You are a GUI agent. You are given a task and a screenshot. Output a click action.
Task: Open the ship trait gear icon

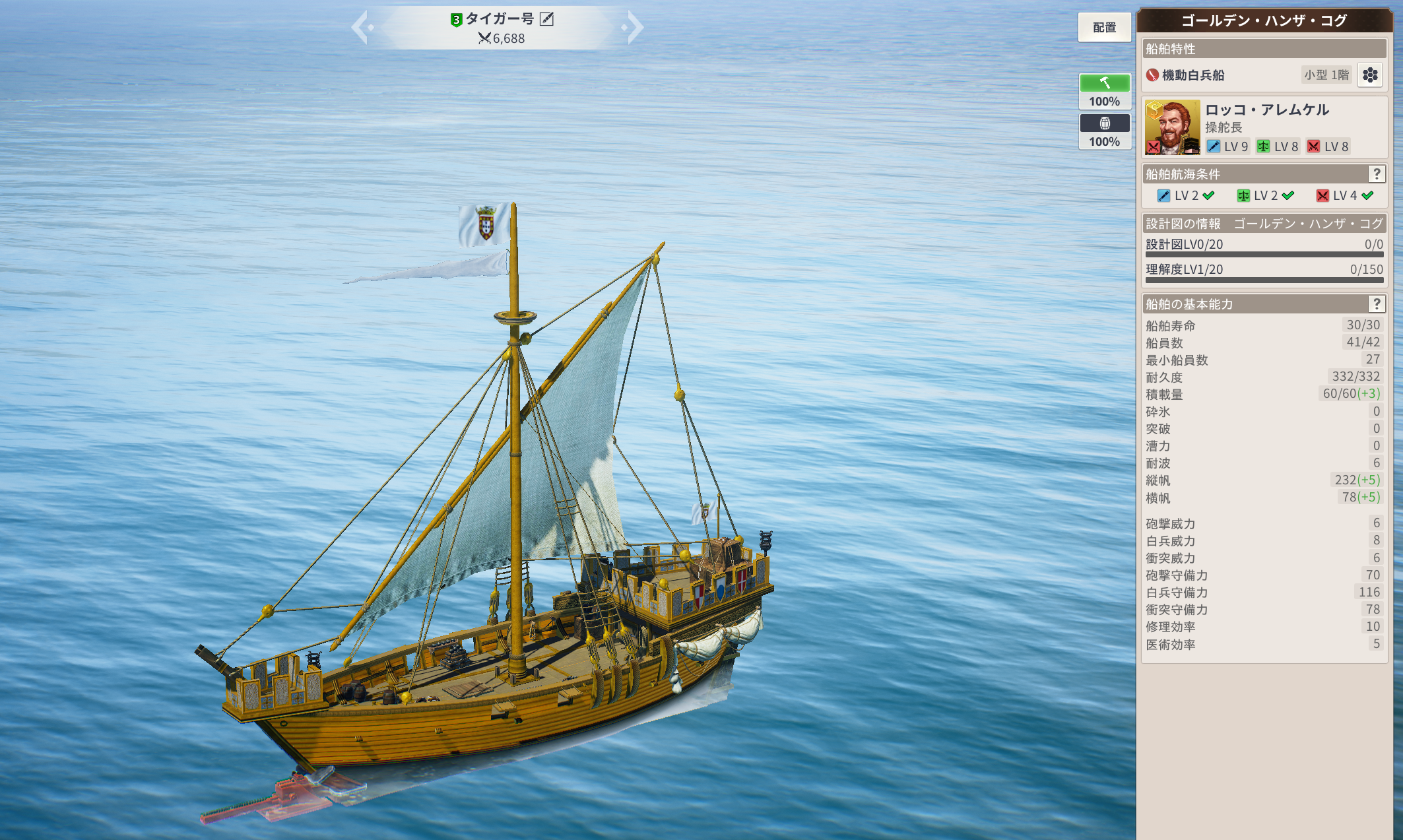[x=1370, y=75]
